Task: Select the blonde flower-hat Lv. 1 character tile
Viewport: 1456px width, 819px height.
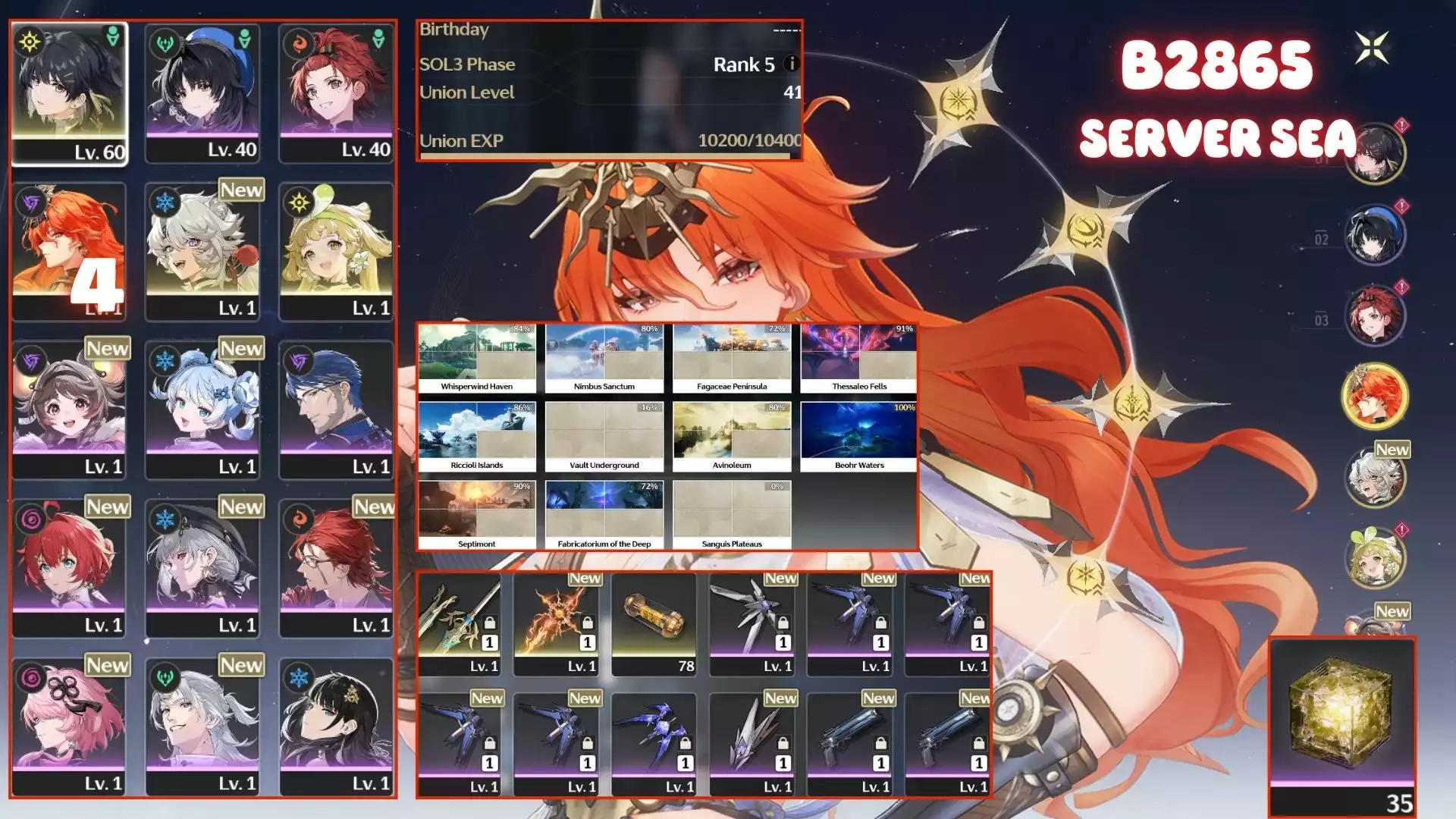Action: pos(336,252)
